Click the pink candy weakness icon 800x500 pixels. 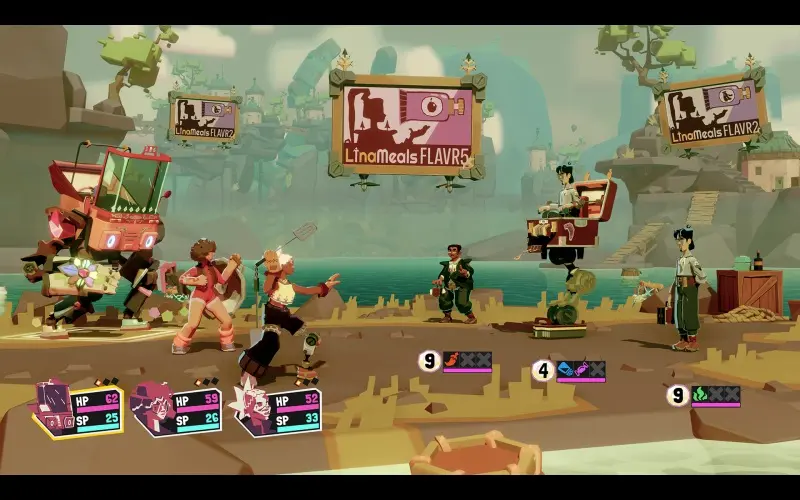click(581, 369)
